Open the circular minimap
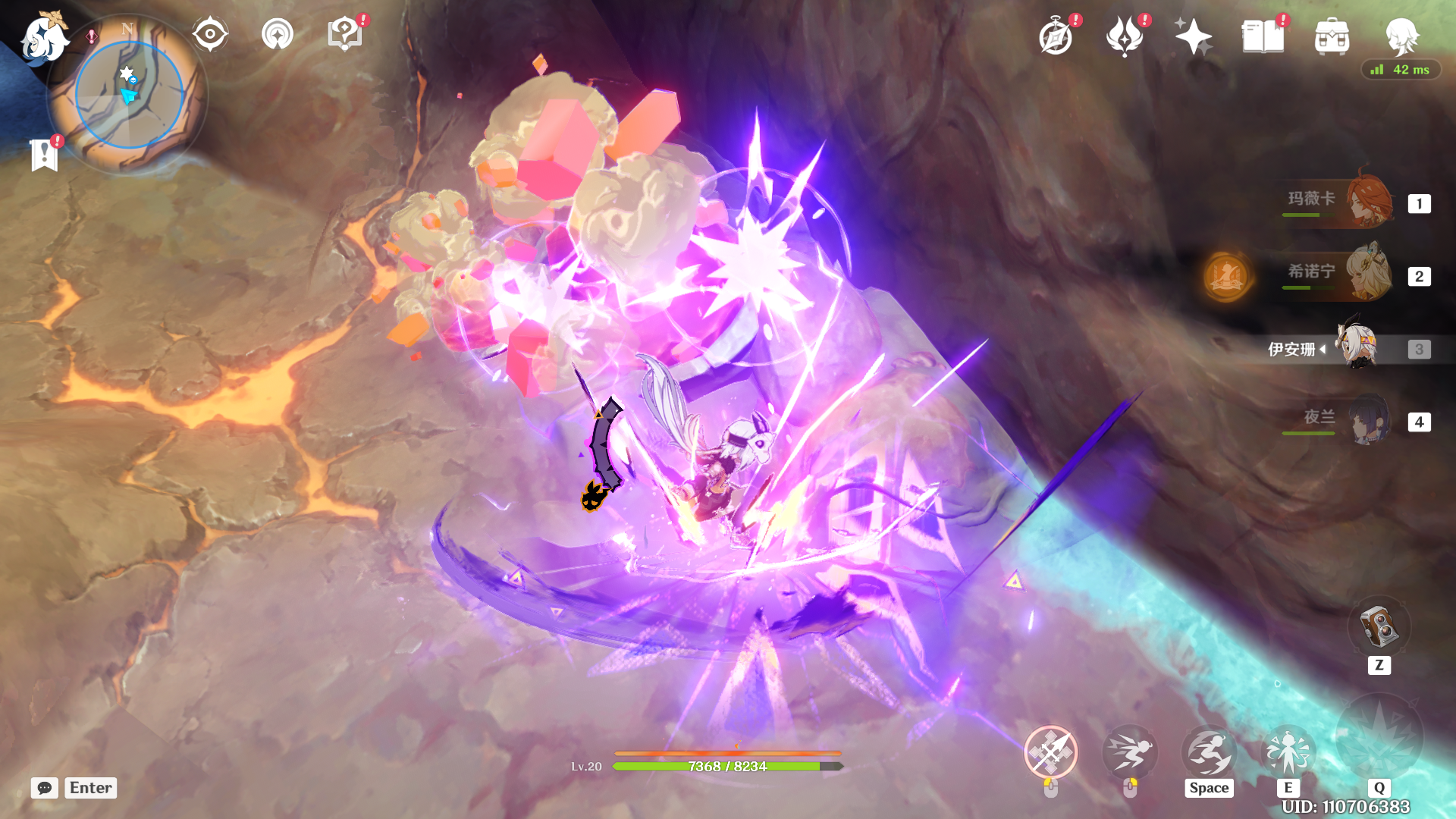 click(130, 94)
